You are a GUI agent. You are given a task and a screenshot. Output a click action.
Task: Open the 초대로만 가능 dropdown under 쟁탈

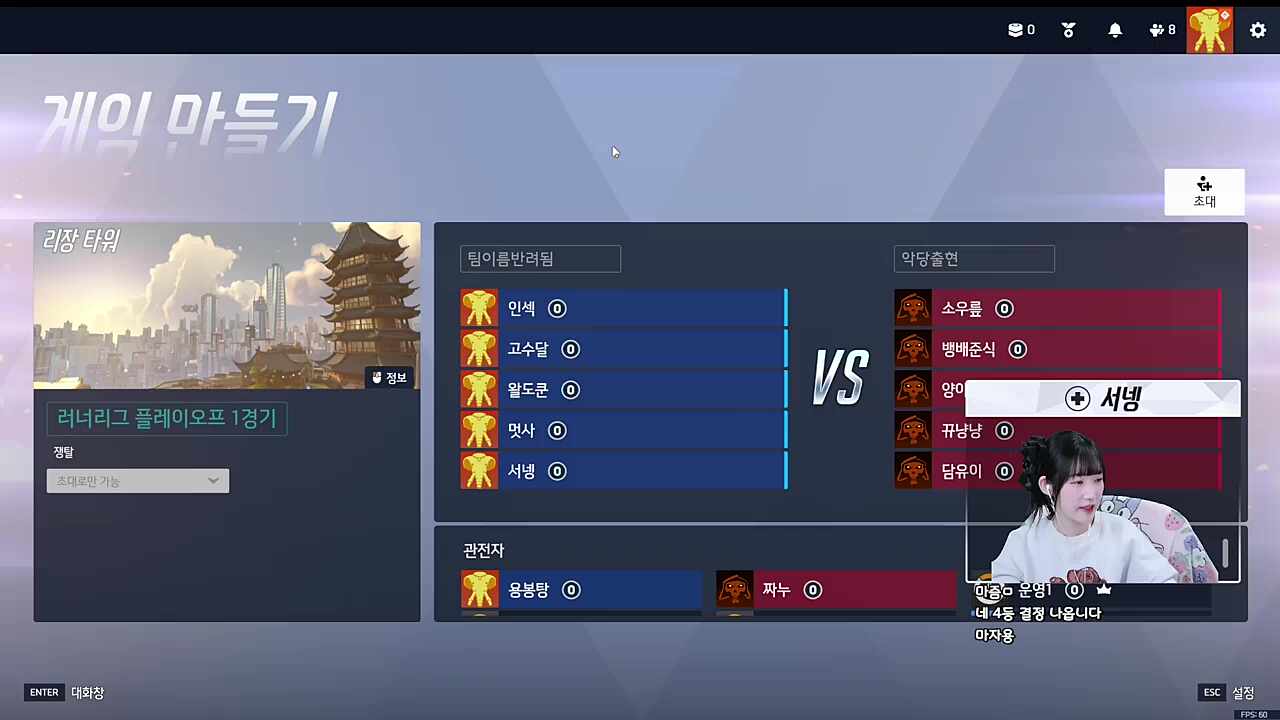point(137,481)
